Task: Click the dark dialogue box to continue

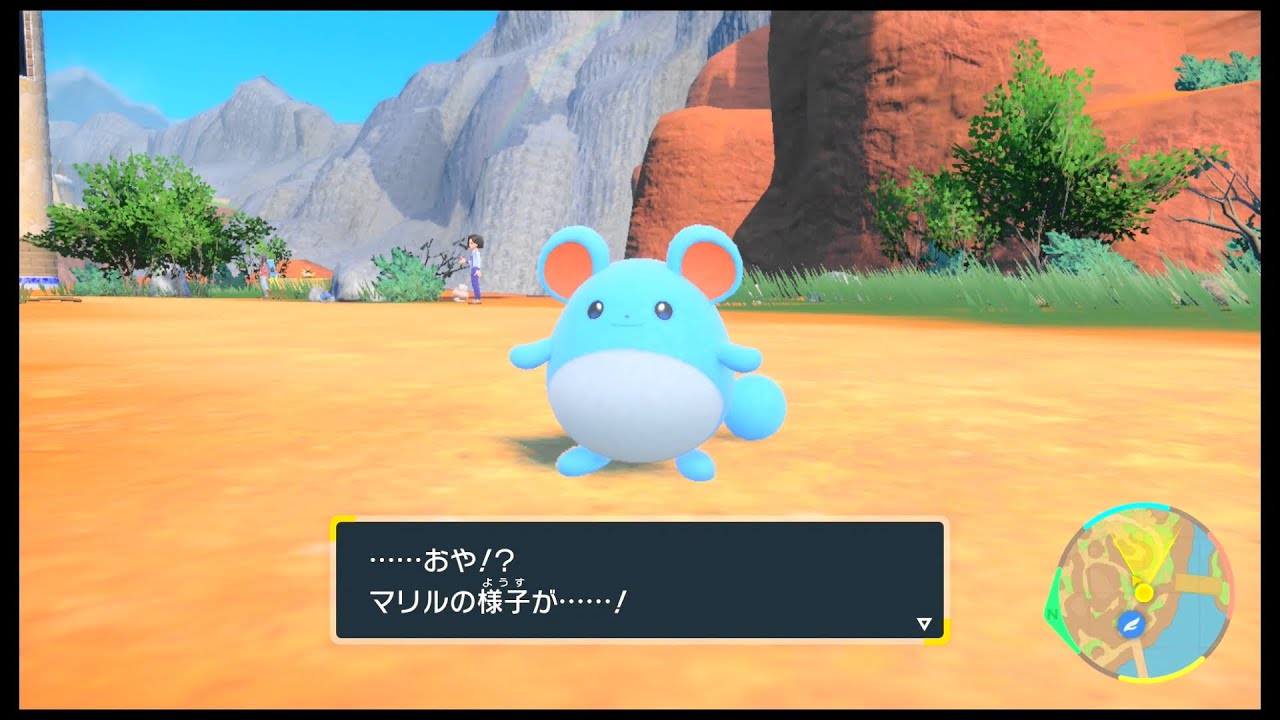Action: [640, 580]
